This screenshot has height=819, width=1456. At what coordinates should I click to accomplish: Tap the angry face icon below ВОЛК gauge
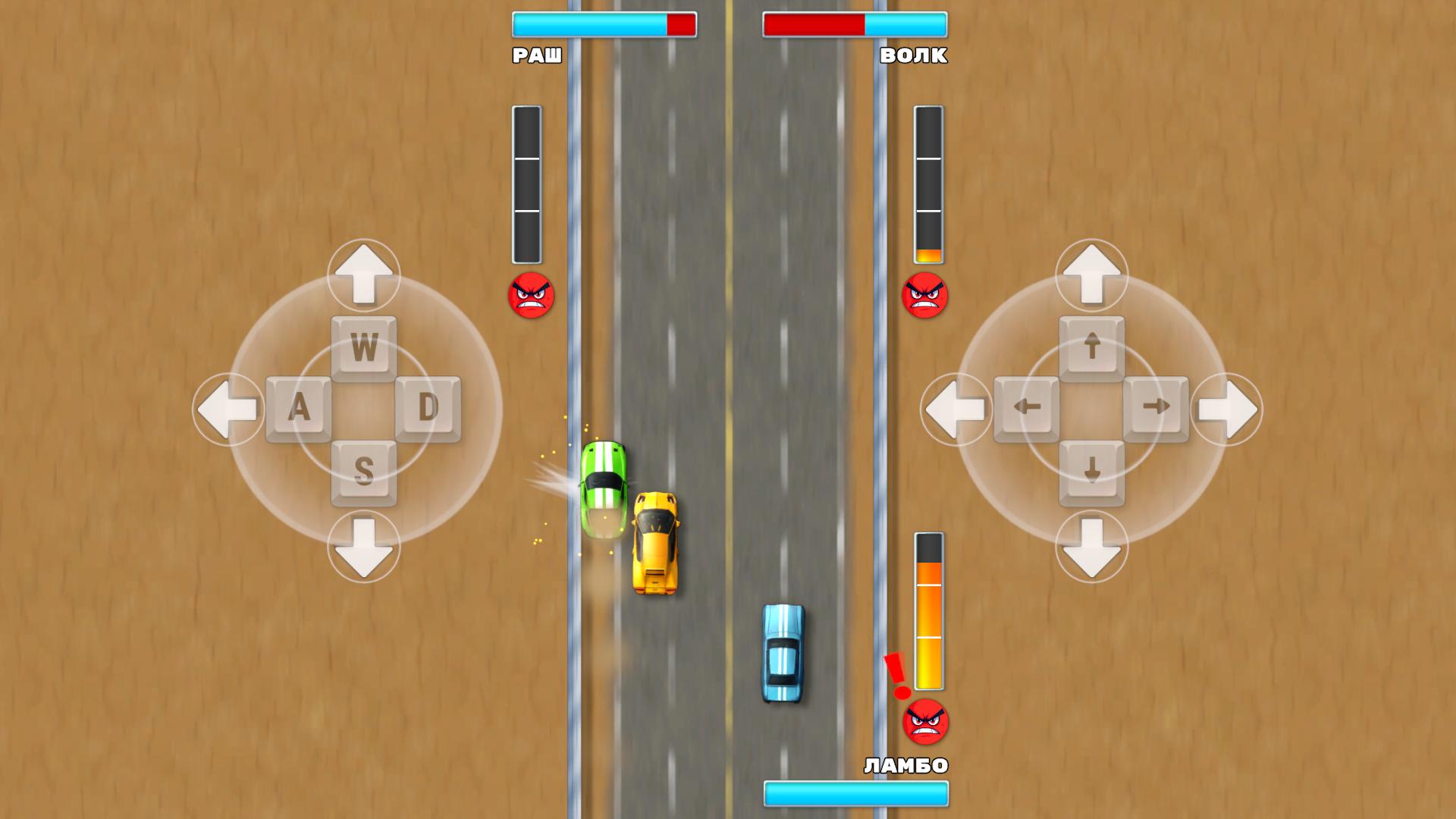click(x=926, y=295)
